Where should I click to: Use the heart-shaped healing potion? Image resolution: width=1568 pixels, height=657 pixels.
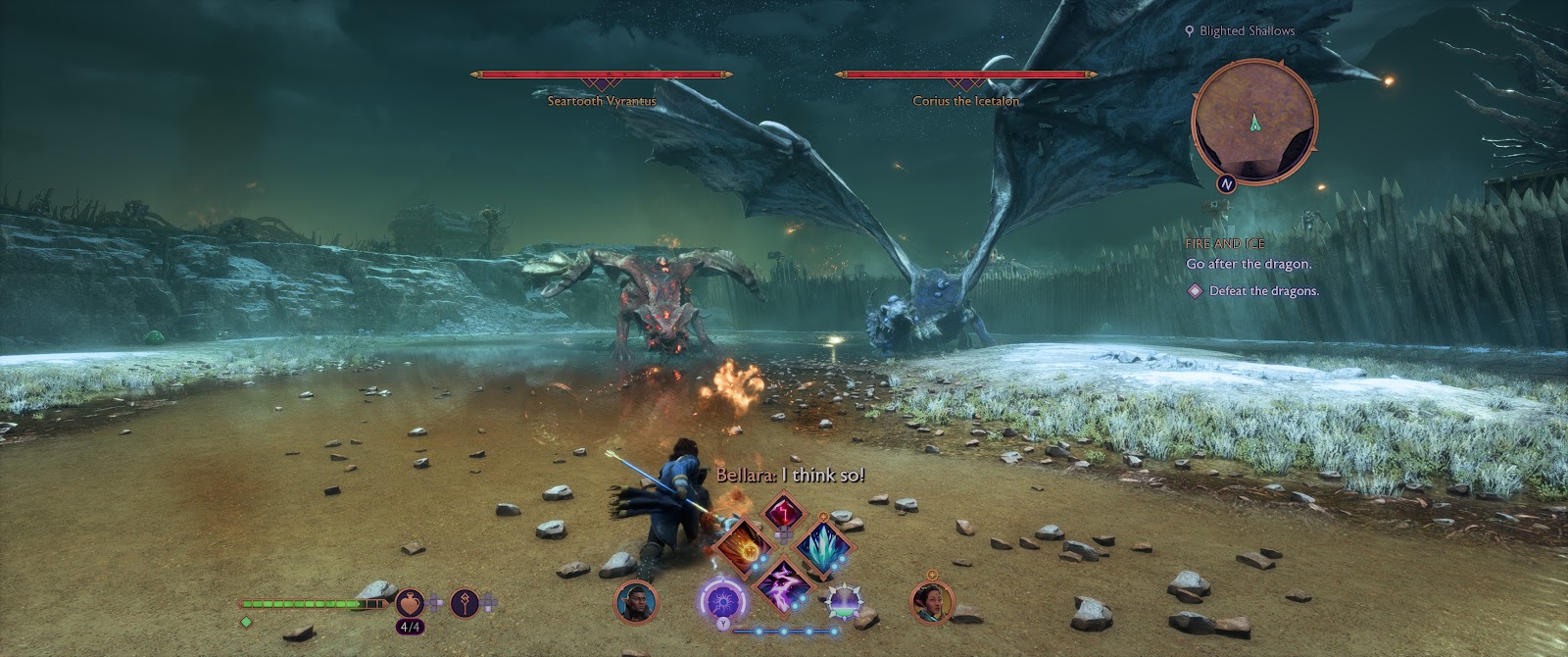410,603
